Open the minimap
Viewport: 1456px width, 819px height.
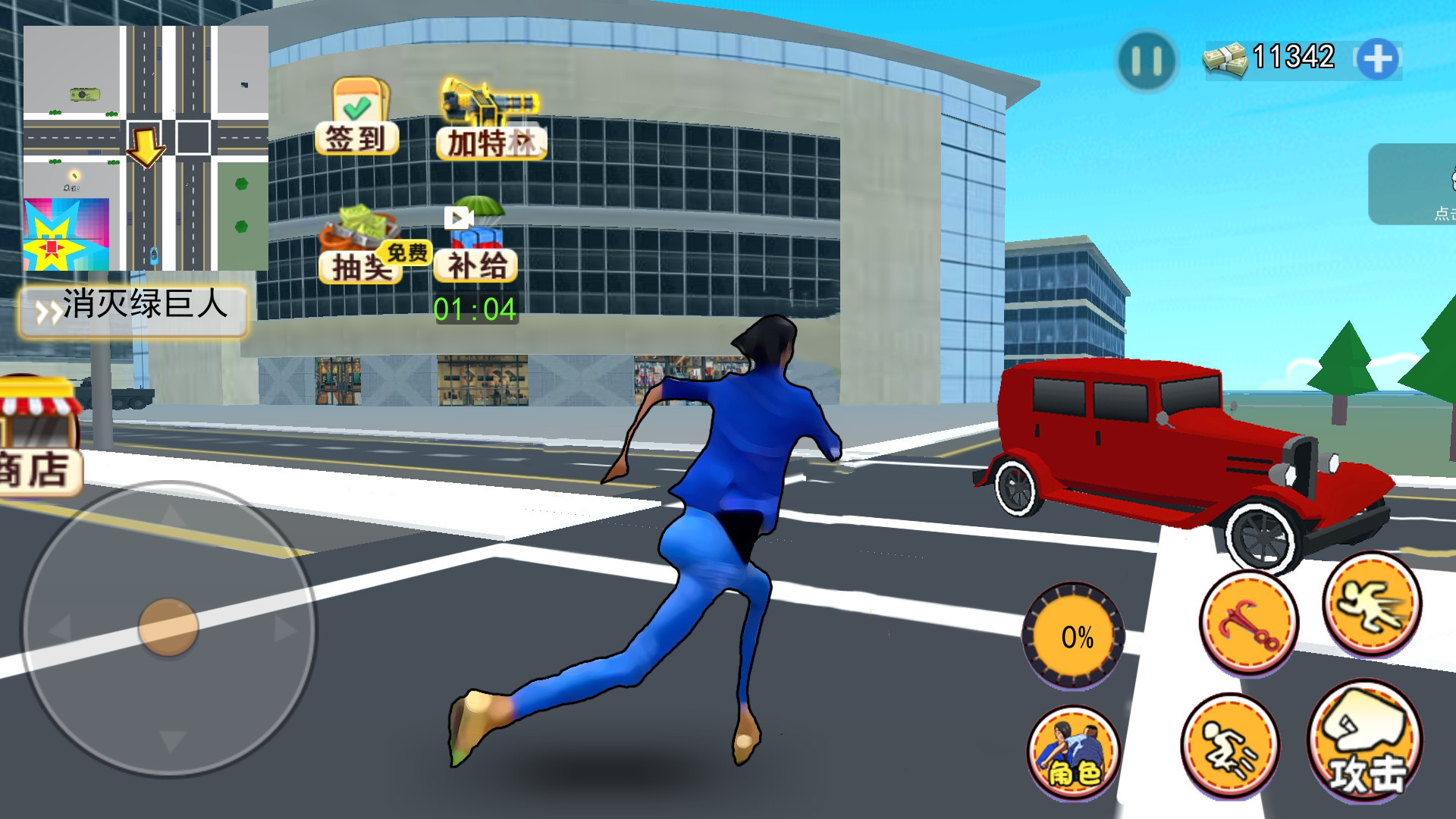point(146,148)
